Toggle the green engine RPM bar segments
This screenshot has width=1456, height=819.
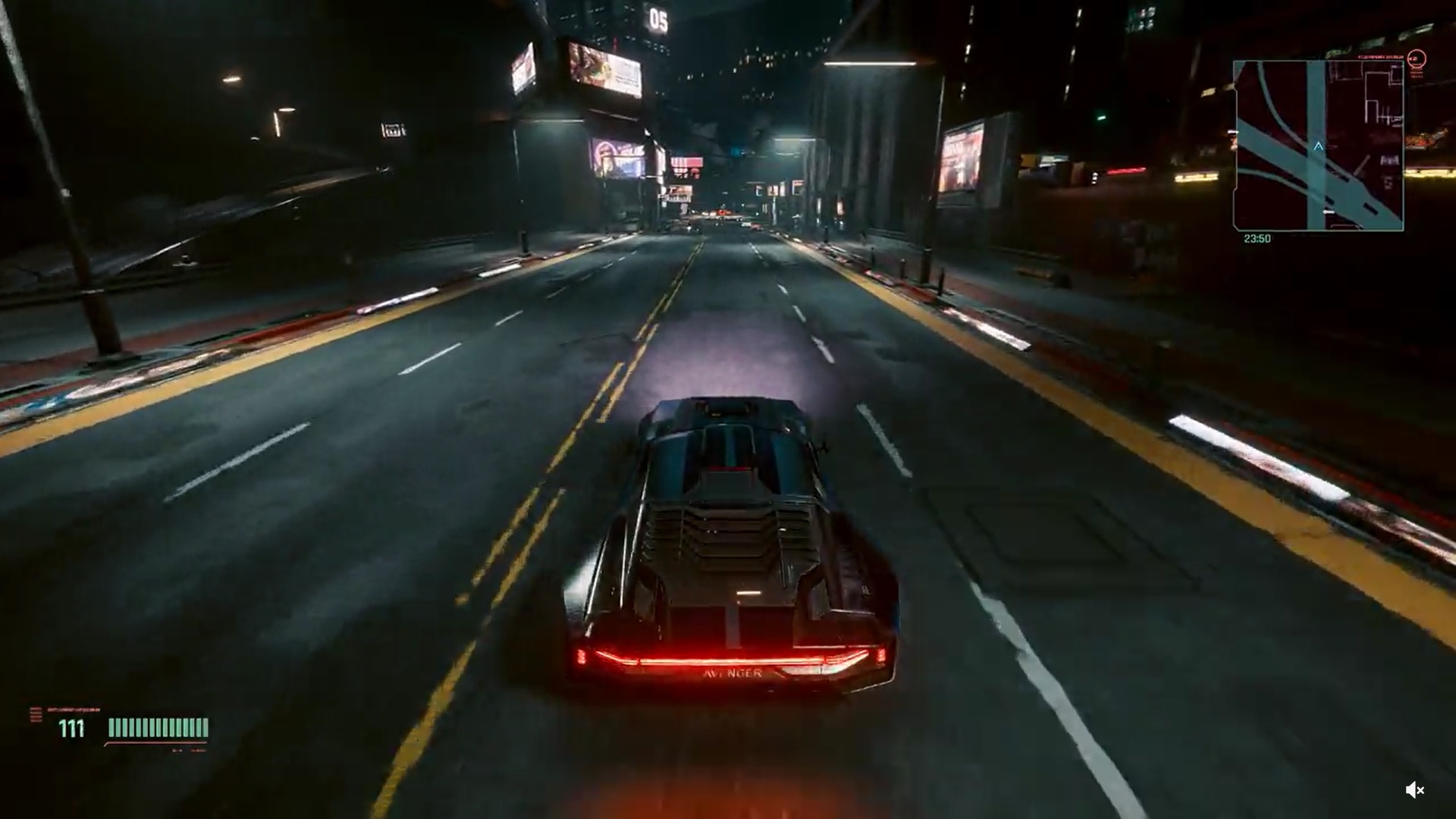tap(155, 728)
